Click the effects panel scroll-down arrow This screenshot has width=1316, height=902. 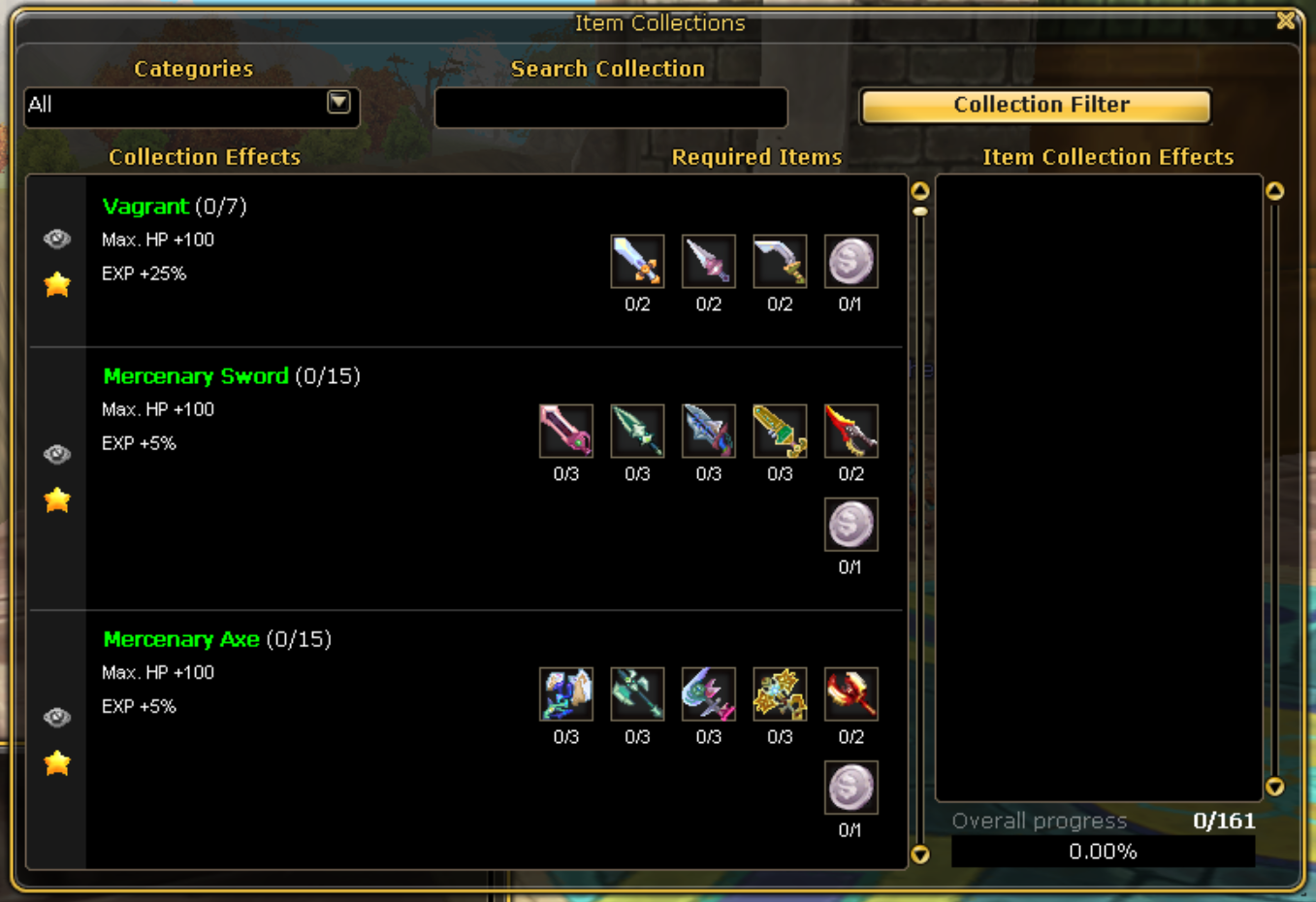(x=1275, y=787)
